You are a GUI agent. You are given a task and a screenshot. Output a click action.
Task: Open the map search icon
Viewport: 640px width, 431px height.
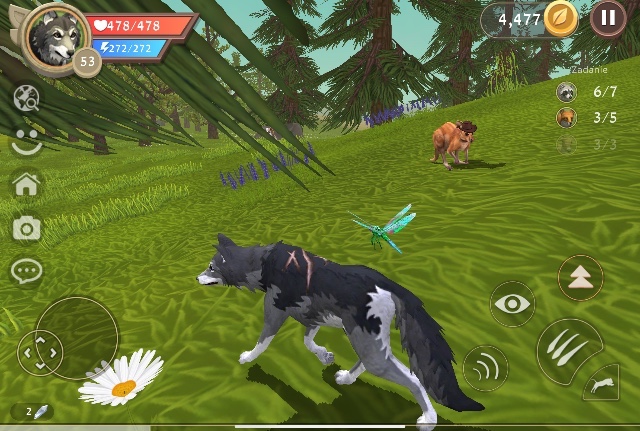pos(27,98)
